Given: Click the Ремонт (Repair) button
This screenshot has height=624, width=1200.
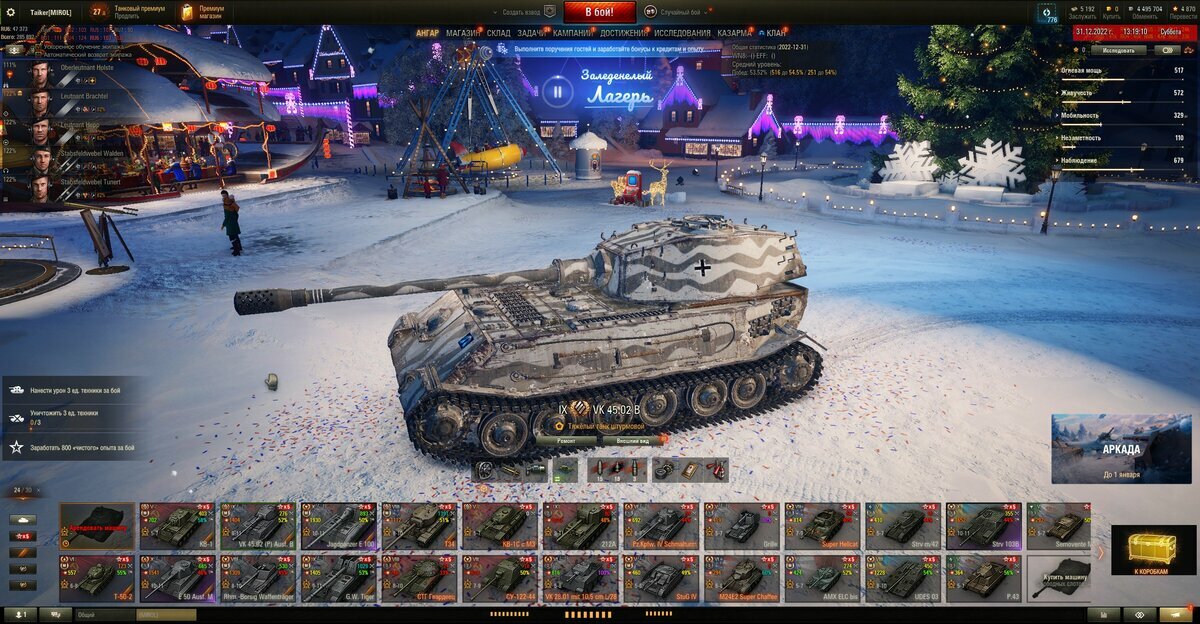Looking at the screenshot, I should (566, 440).
